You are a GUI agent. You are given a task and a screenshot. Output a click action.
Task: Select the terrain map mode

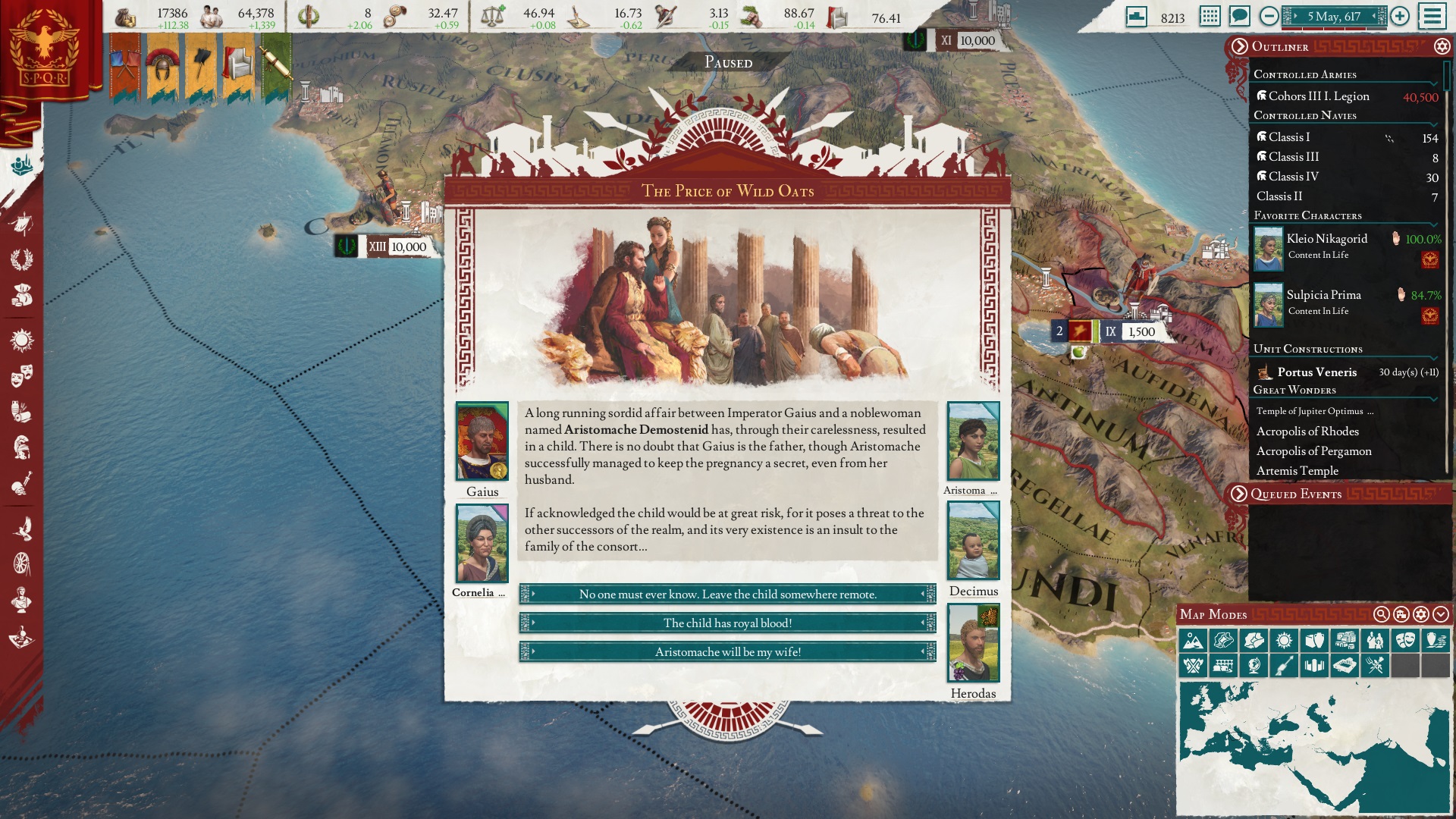pyautogui.click(x=1193, y=641)
